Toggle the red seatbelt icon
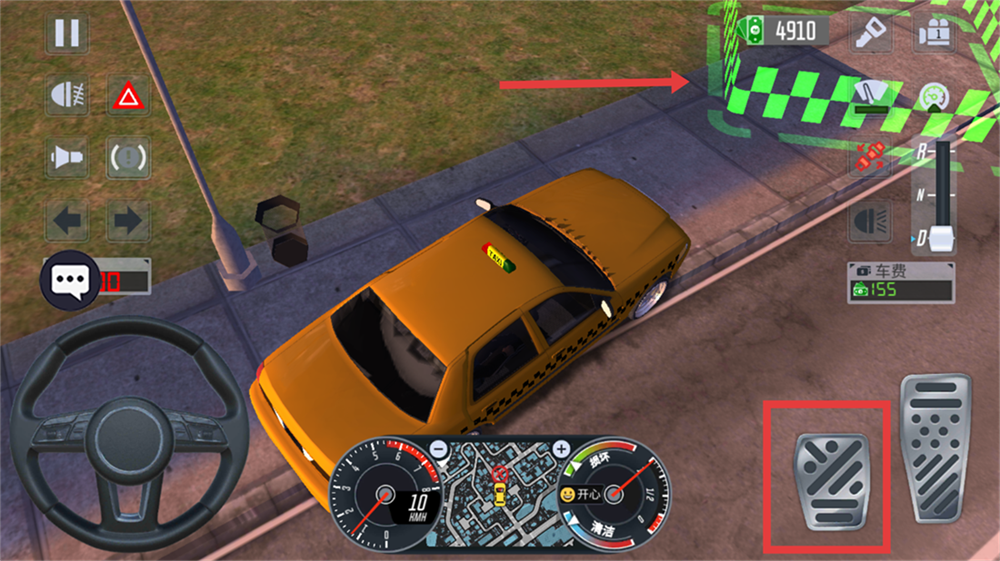This screenshot has width=1000, height=561. coord(870,158)
